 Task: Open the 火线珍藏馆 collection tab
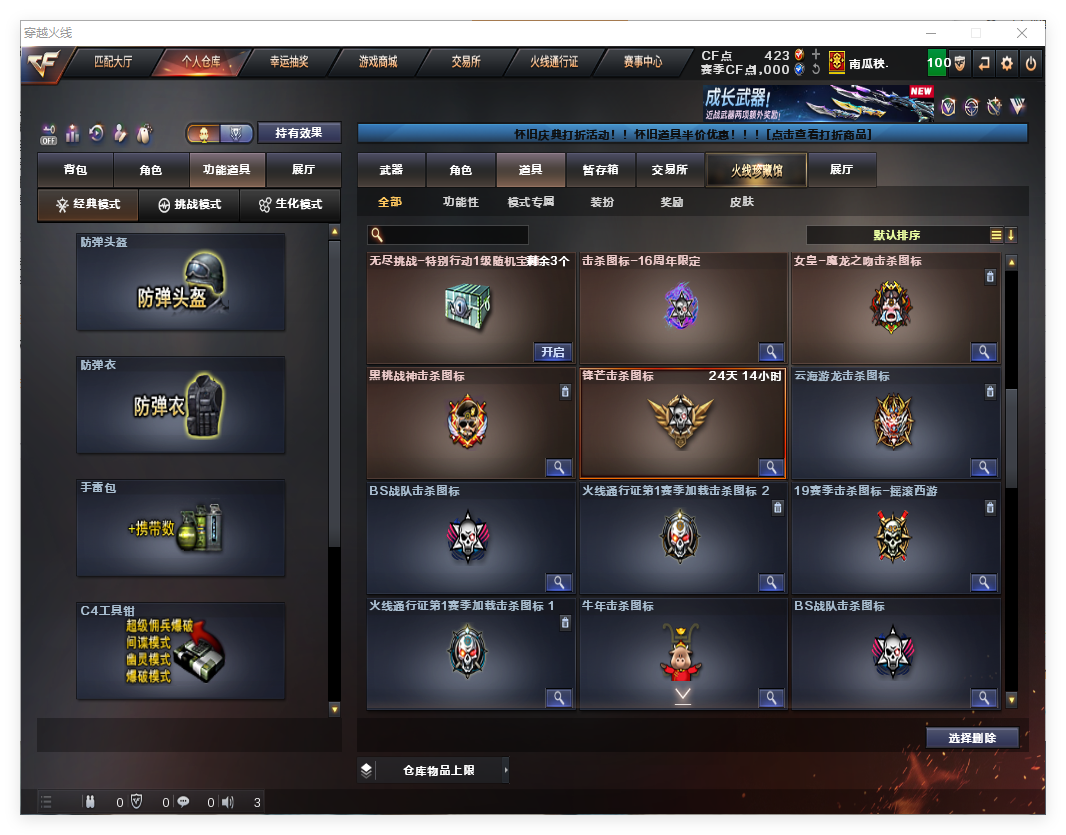756,171
